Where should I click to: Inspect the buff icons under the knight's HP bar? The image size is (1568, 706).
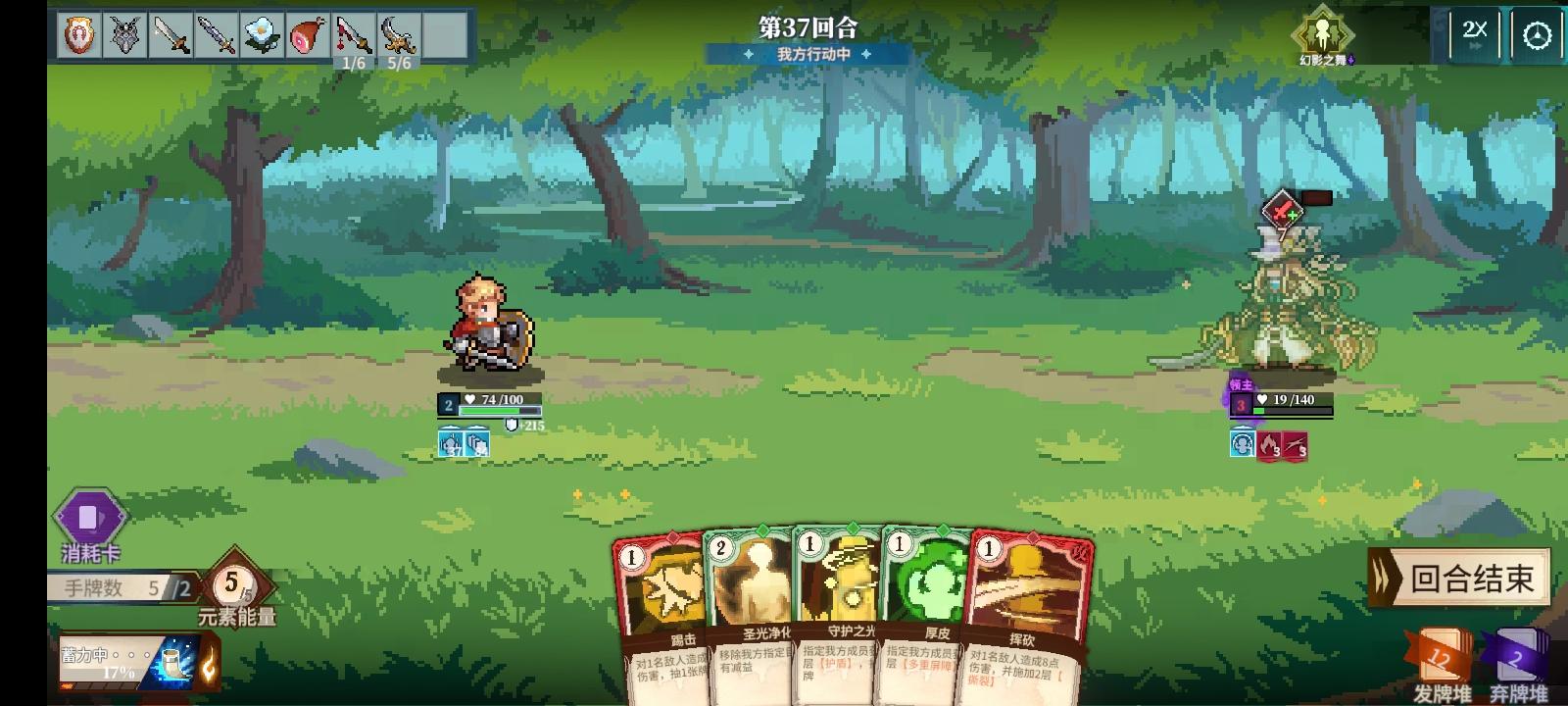pos(465,446)
